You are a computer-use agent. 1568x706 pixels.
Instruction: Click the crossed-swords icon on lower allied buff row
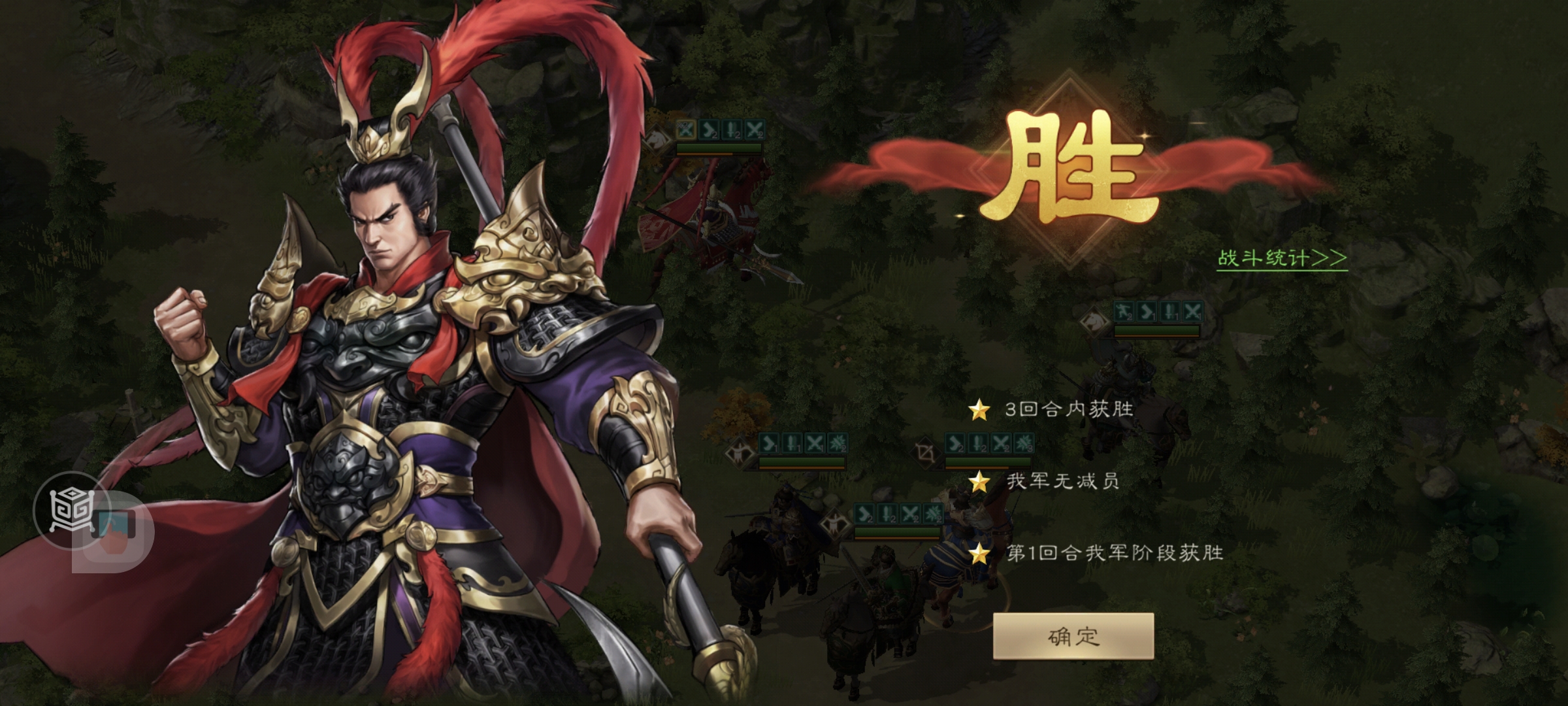tap(910, 514)
